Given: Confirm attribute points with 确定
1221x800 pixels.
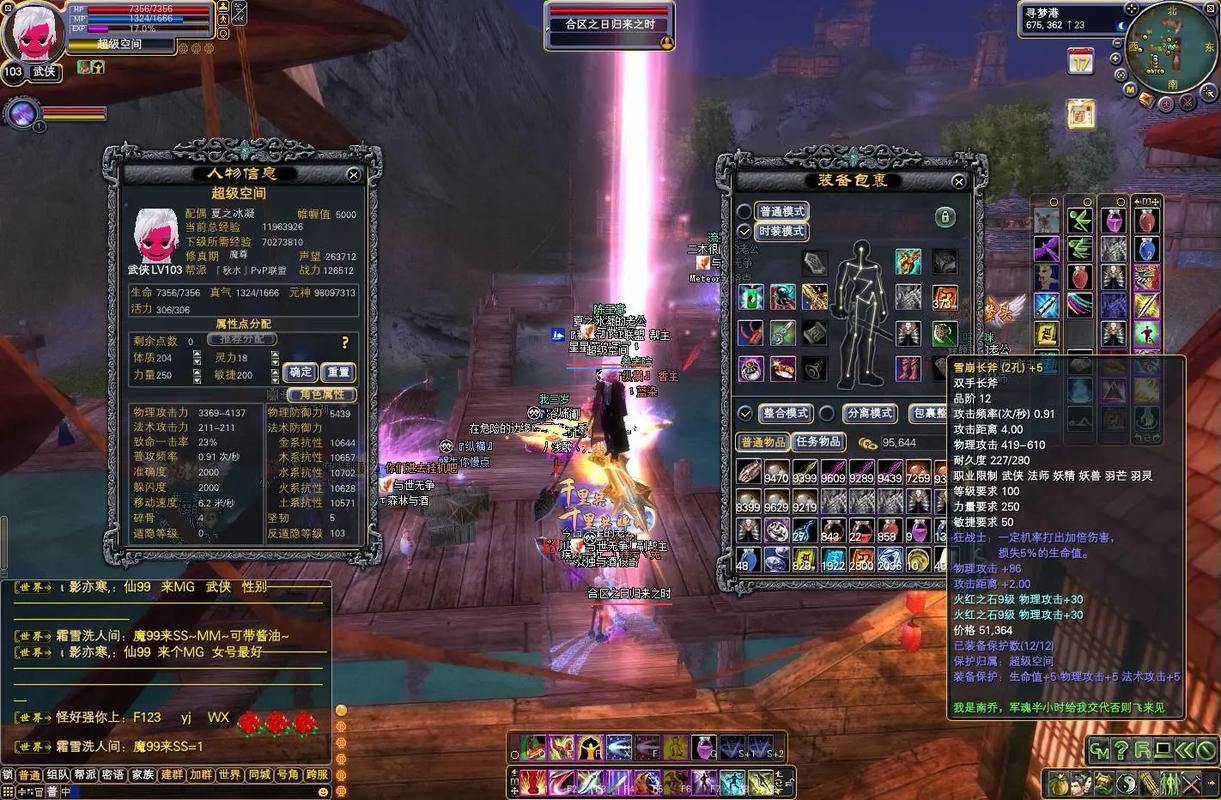Looking at the screenshot, I should (301, 372).
